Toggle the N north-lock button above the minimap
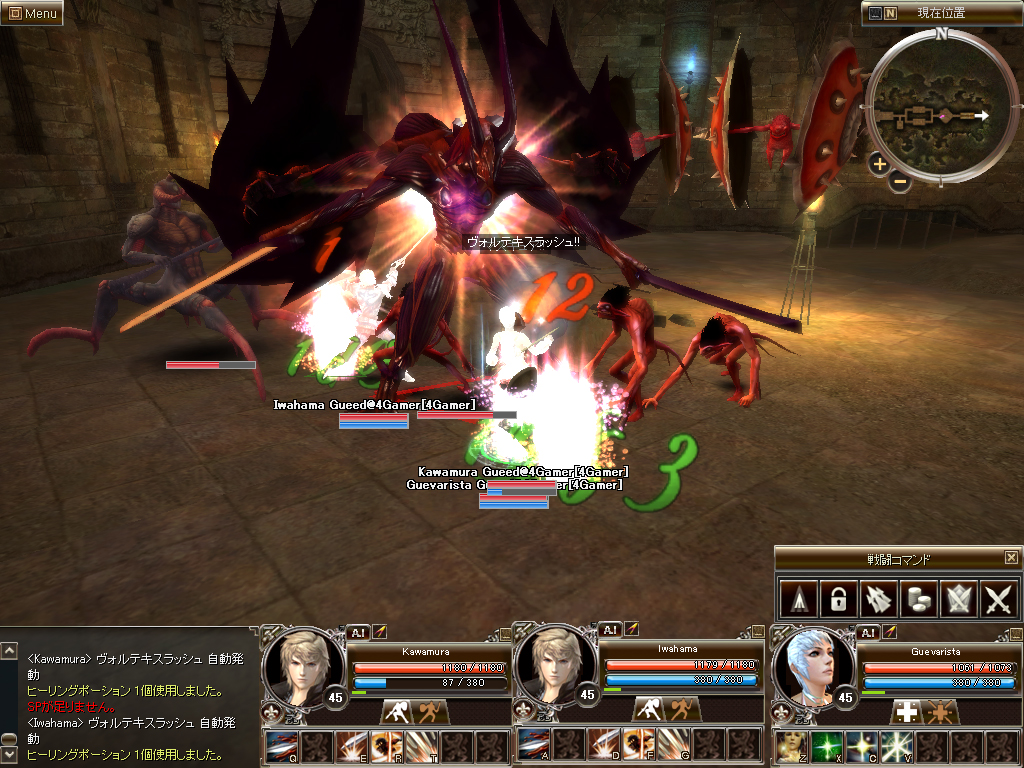 890,14
